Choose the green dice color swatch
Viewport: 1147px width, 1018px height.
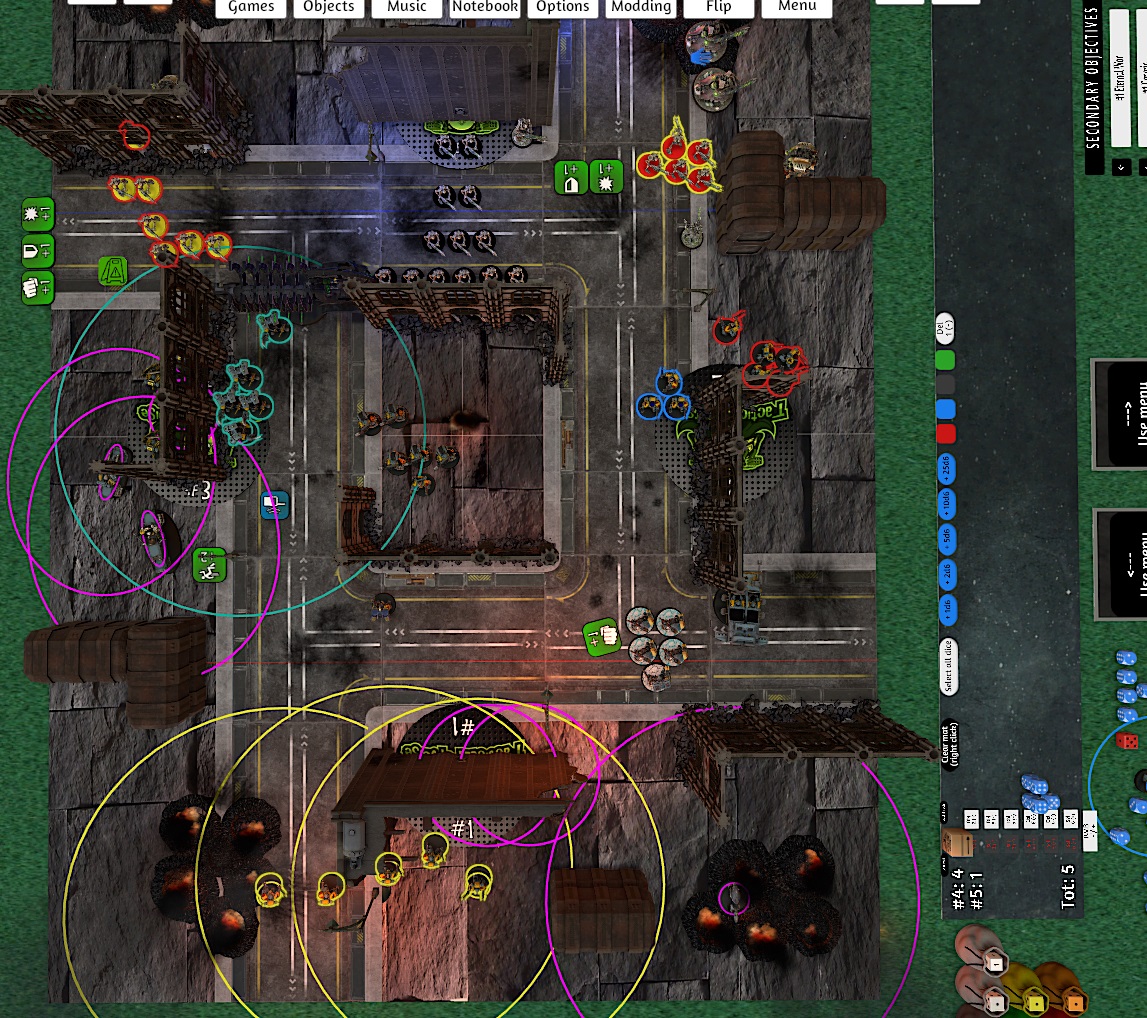click(945, 359)
